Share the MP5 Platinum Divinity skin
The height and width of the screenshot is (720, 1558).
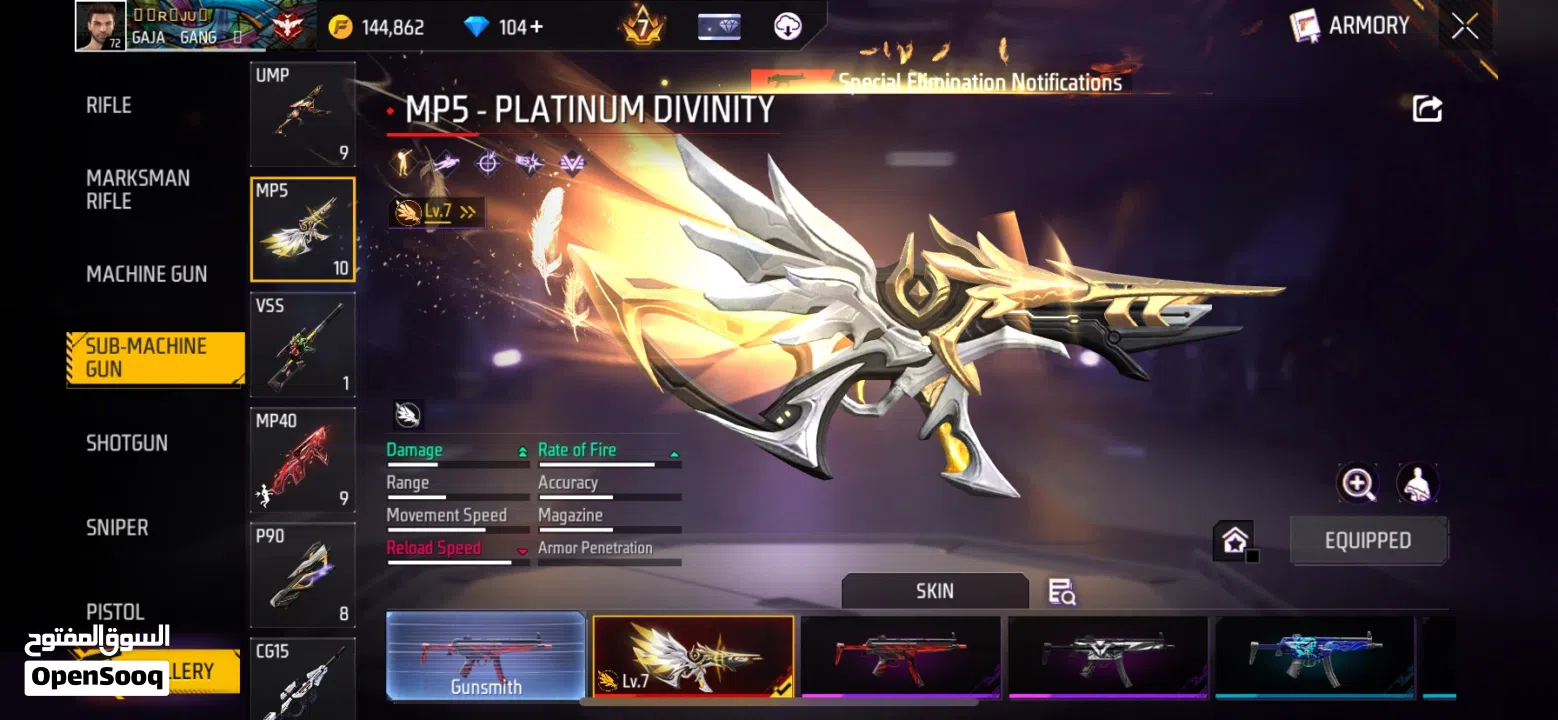point(1427,109)
